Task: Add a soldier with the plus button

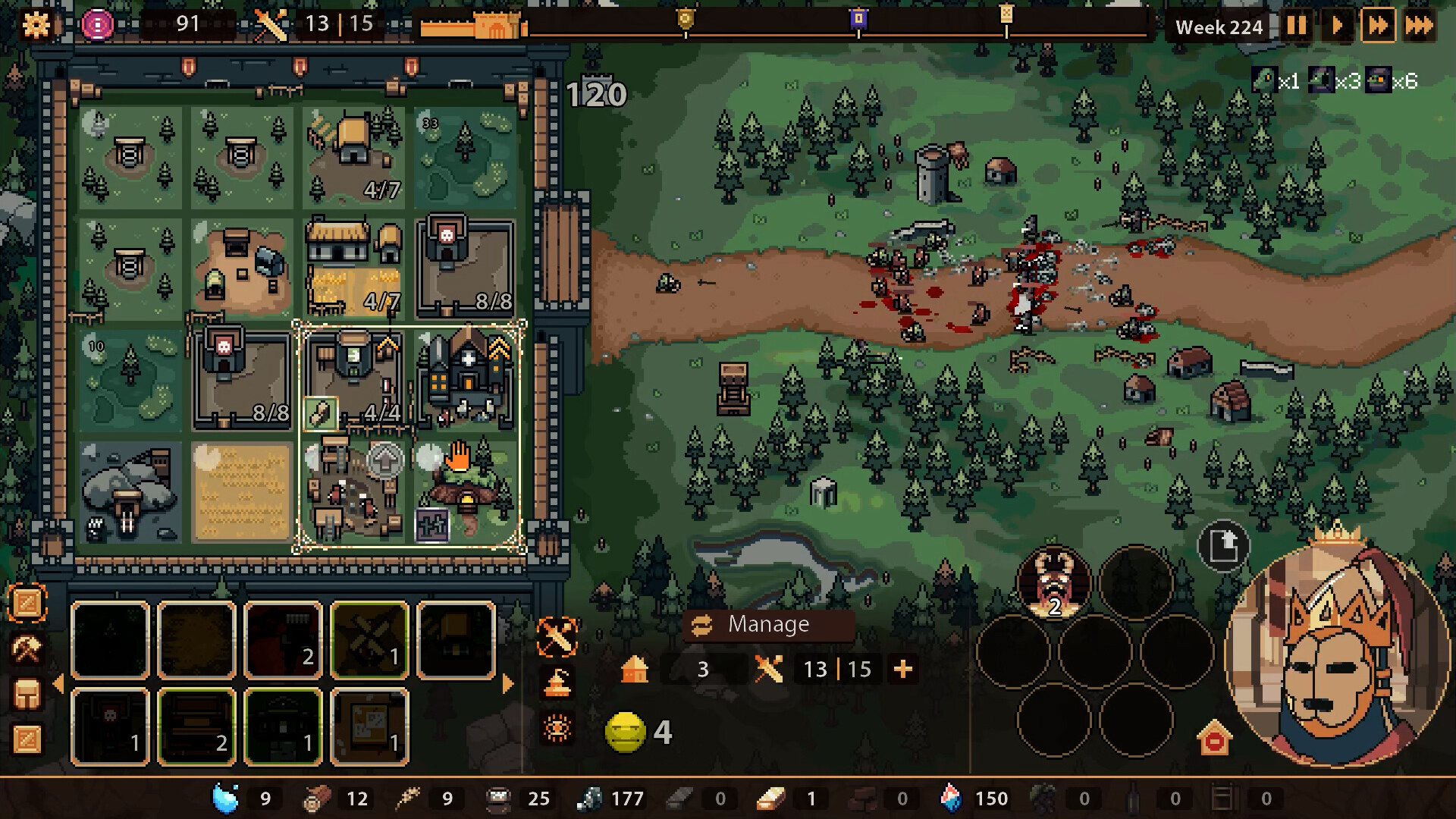Action: [x=902, y=670]
